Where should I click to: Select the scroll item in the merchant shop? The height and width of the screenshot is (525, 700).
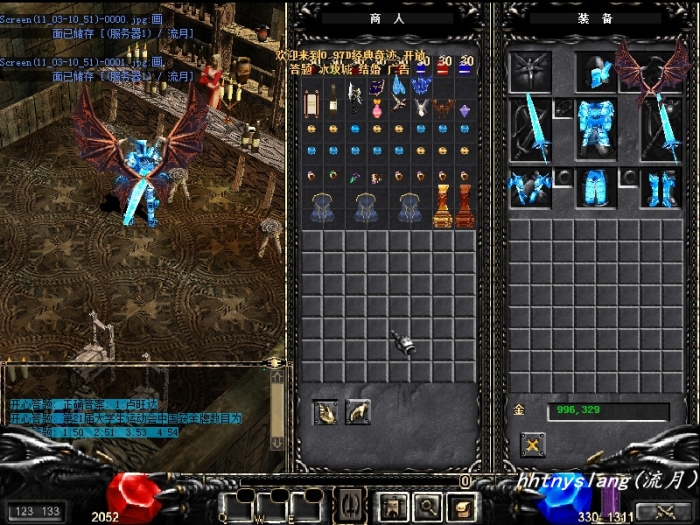[311, 101]
